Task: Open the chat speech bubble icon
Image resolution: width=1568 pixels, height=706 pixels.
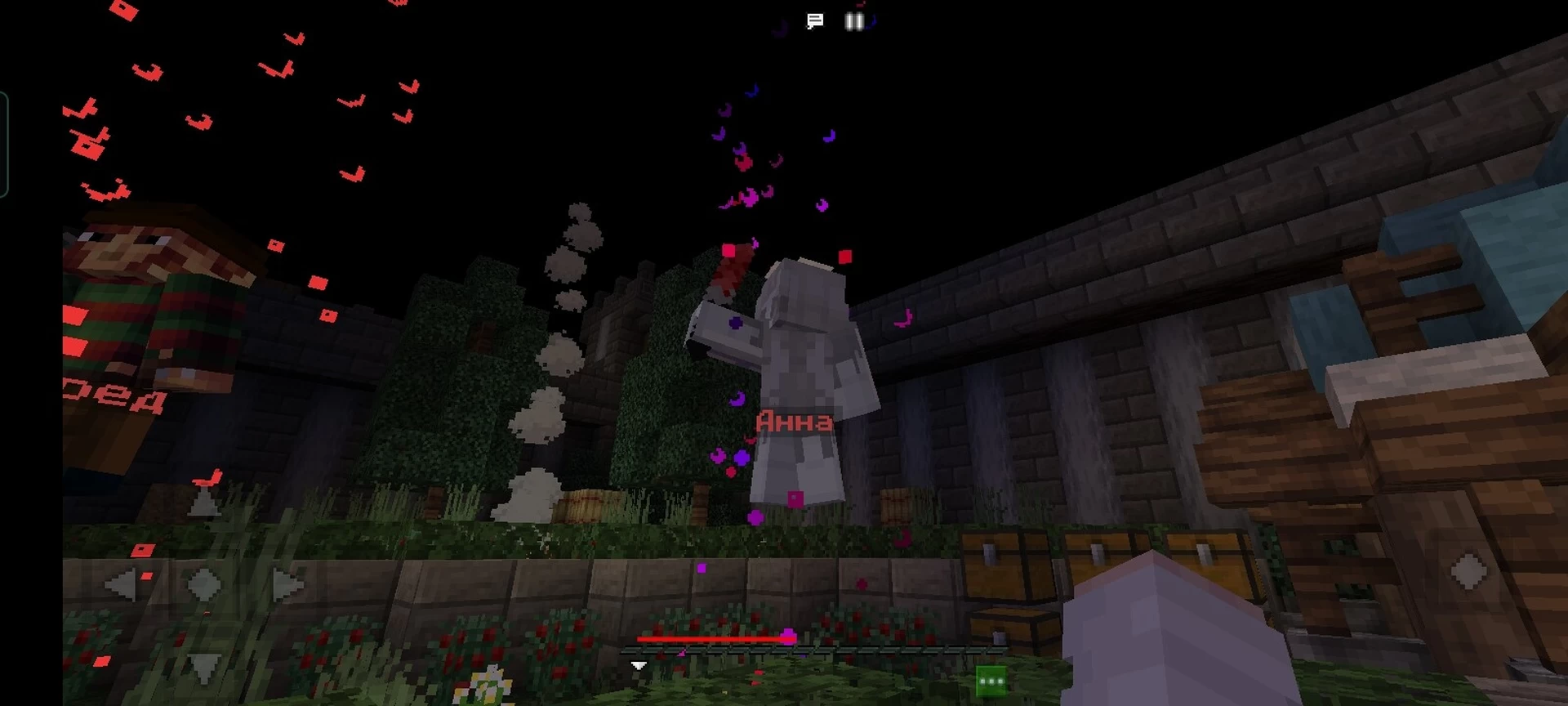Action: (814, 21)
